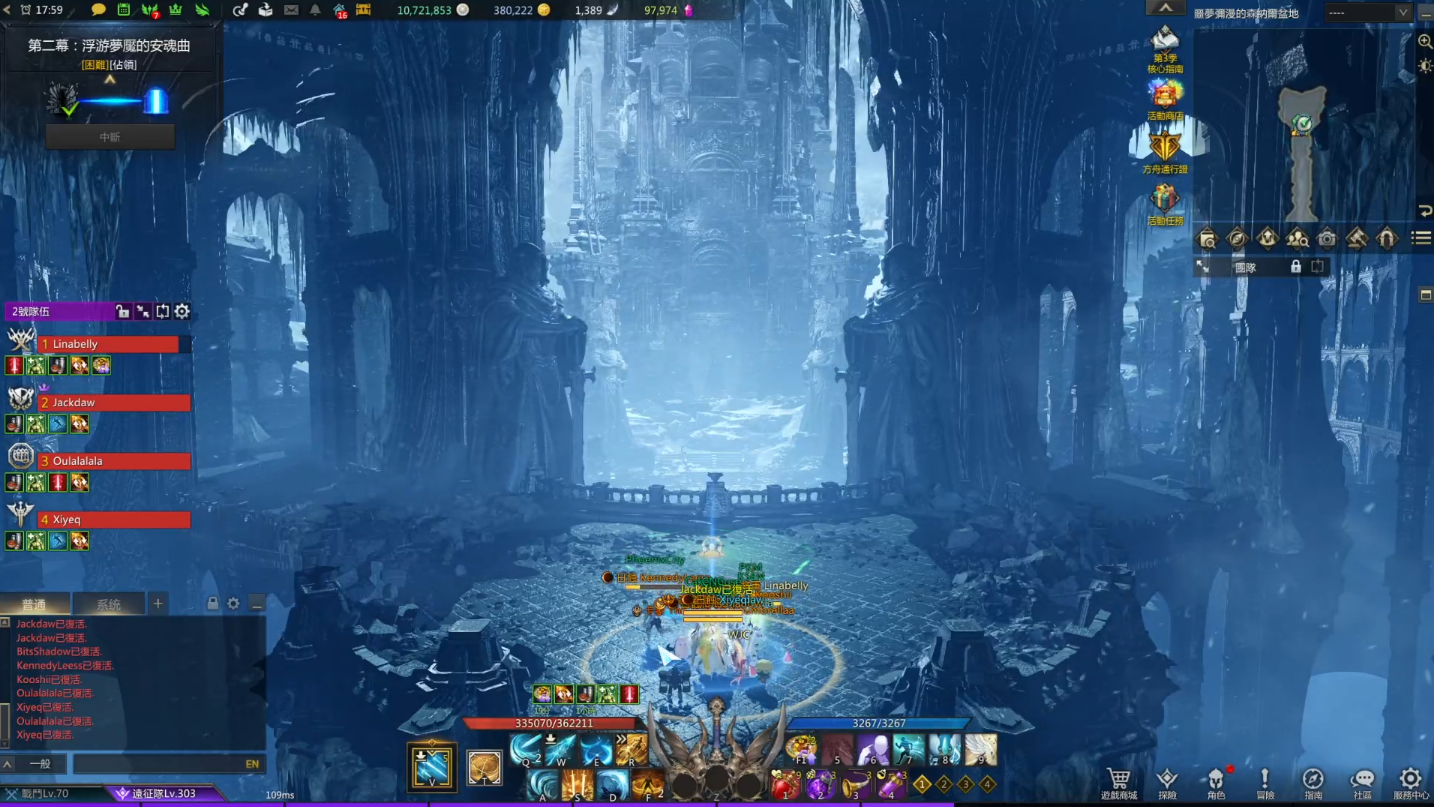Open the 角色 character menu

(x=1216, y=781)
